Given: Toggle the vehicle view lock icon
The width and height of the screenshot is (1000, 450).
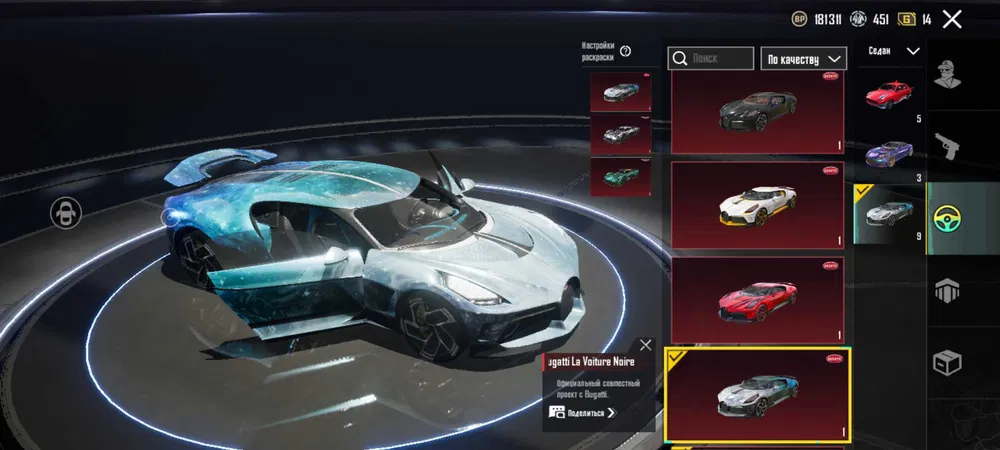Looking at the screenshot, I should coord(67,211).
